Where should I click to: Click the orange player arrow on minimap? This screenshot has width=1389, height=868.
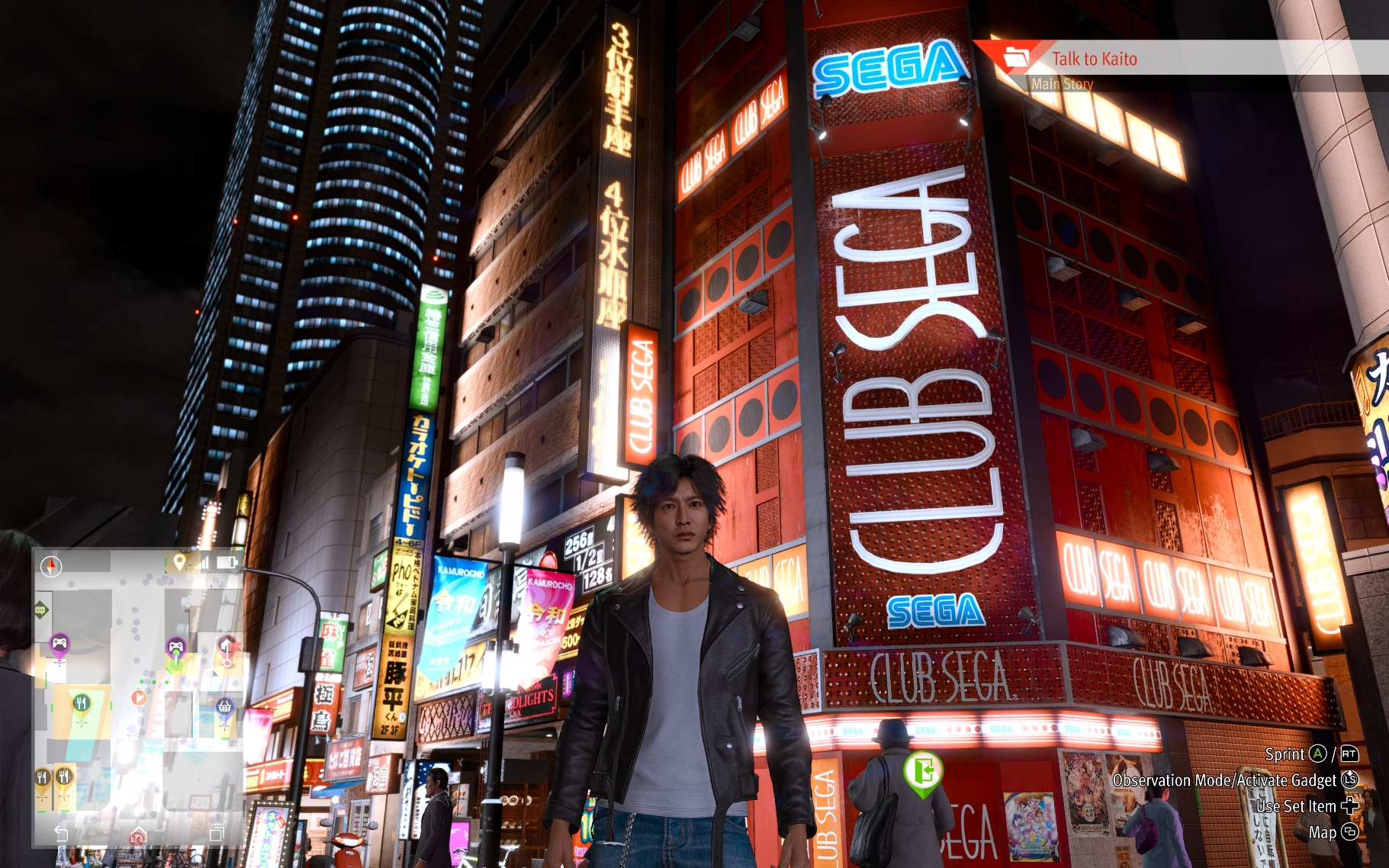(x=138, y=697)
